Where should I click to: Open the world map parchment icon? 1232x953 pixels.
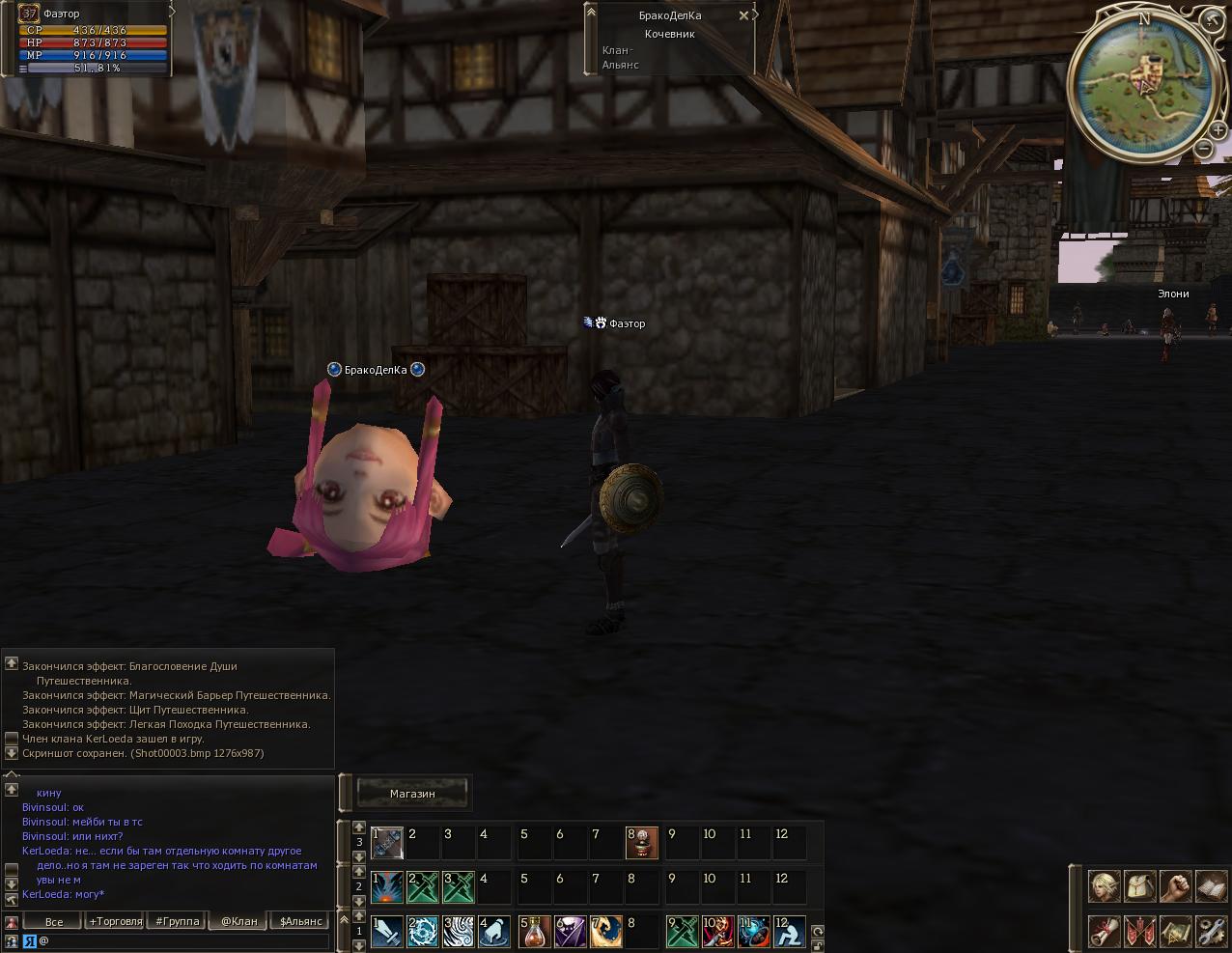[1175, 931]
